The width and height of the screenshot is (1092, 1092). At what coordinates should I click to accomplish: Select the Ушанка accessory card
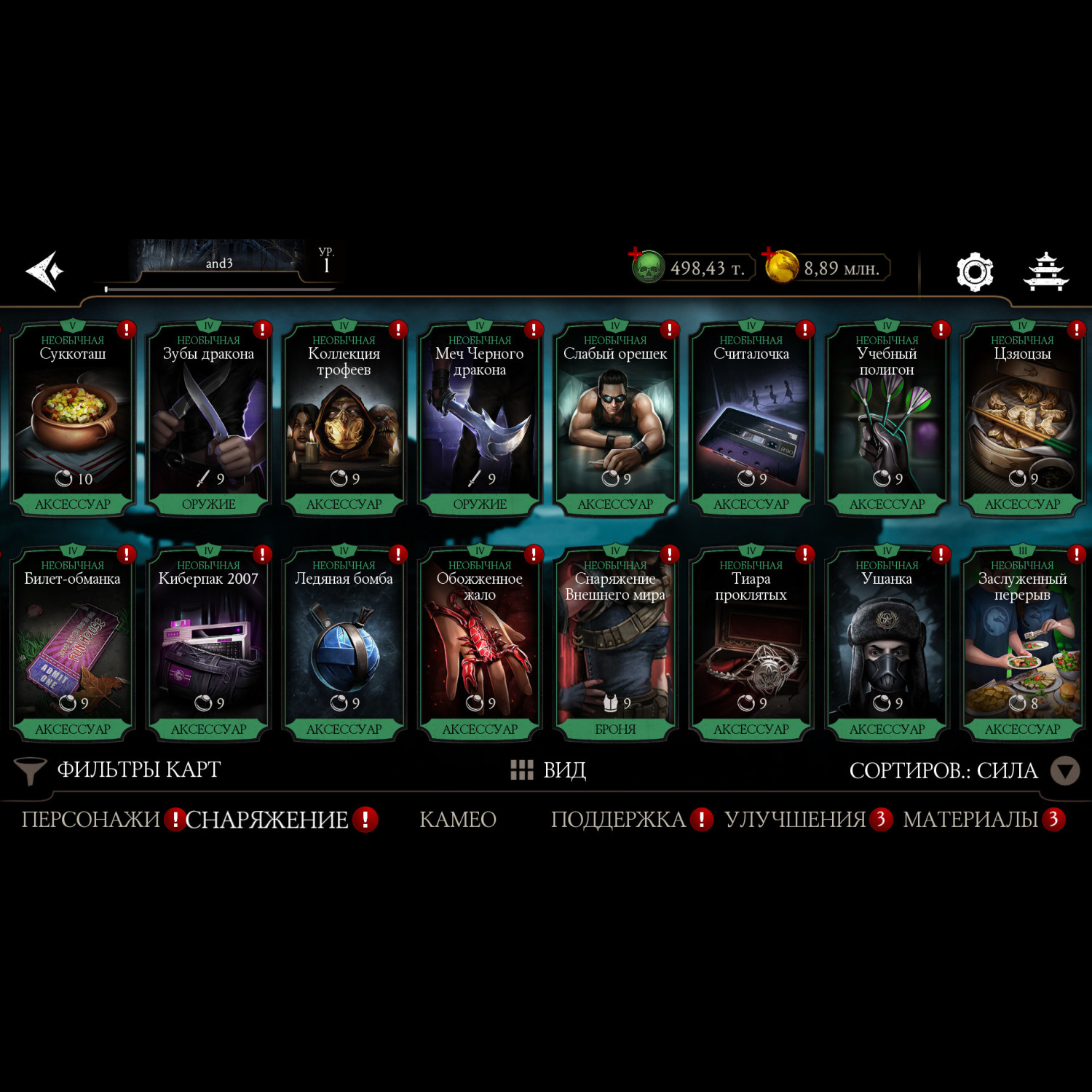click(887, 644)
